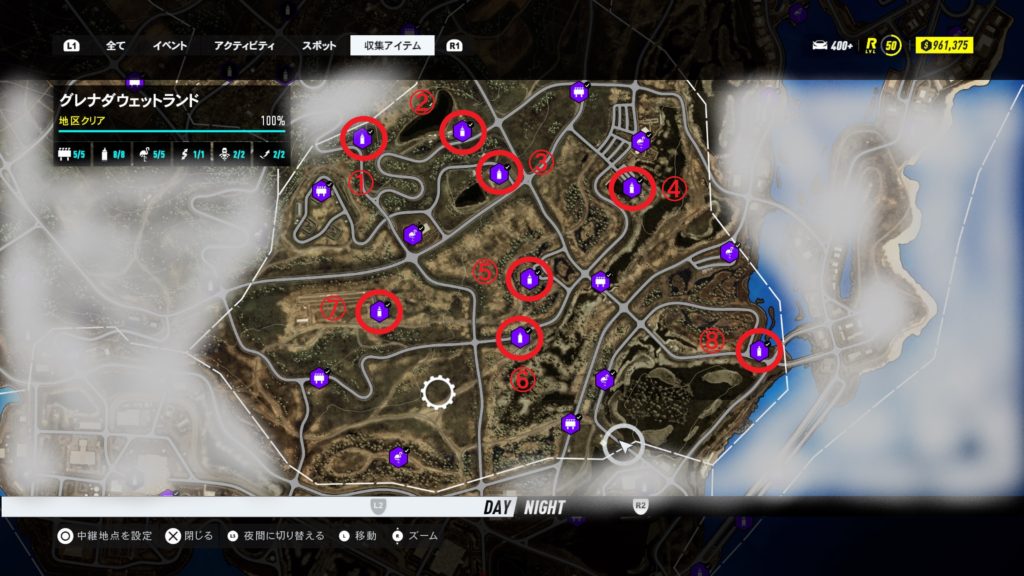This screenshot has width=1024, height=576.
Task: Switch the map to NIGHT
Action: [544, 507]
